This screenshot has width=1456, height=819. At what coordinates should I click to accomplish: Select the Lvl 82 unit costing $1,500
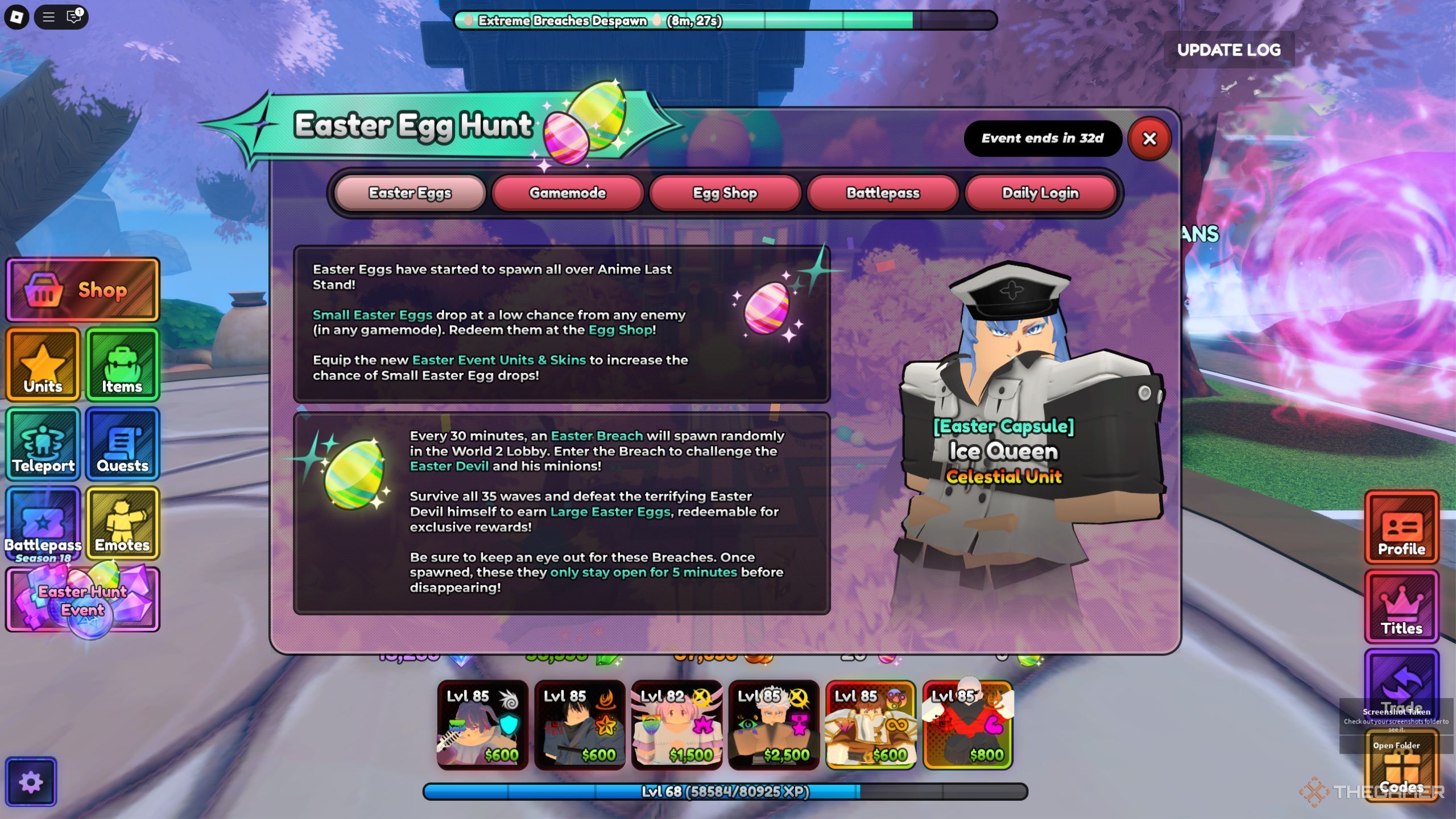(677, 725)
